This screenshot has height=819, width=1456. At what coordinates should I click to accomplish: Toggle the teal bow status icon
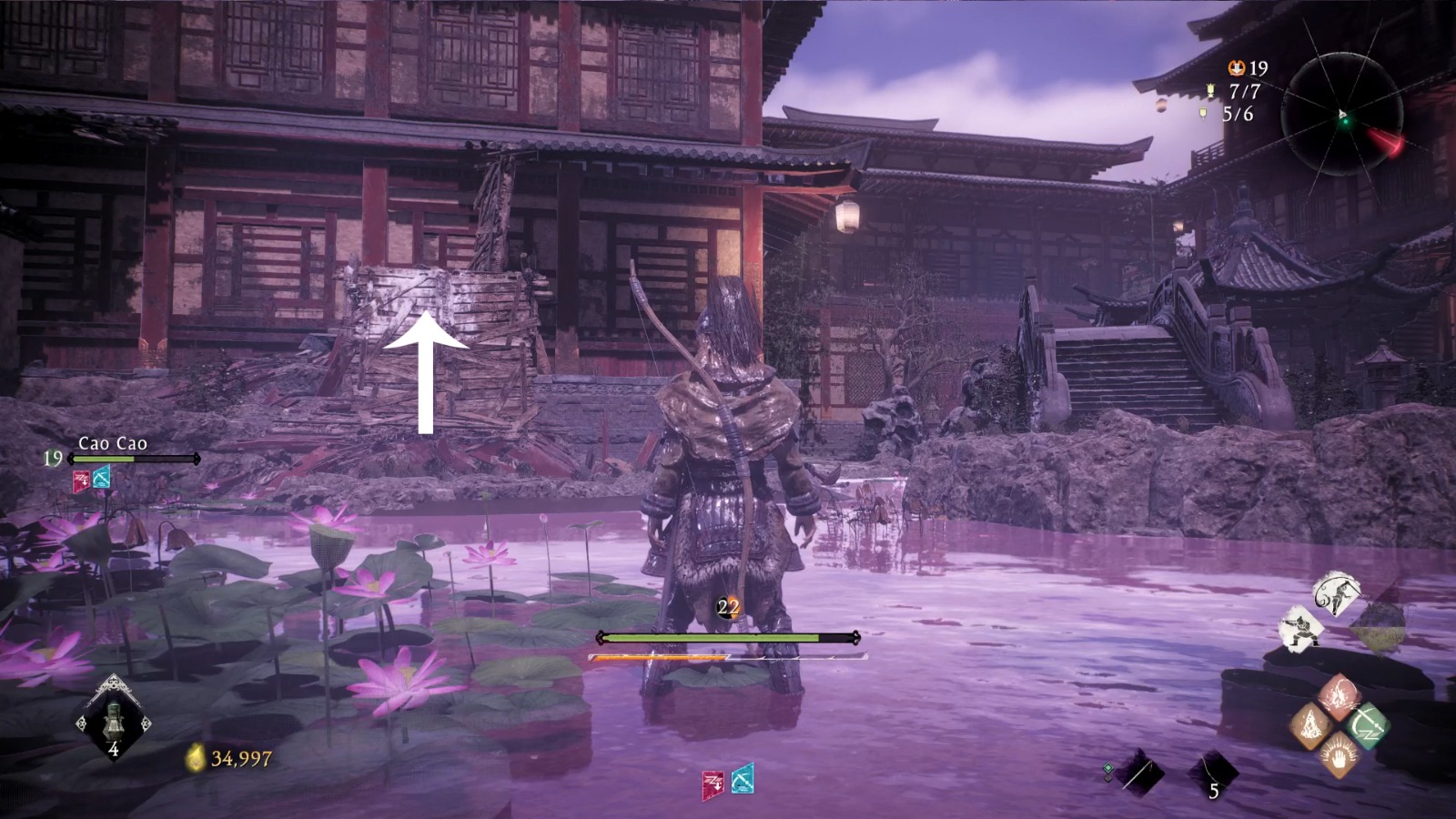(x=103, y=480)
